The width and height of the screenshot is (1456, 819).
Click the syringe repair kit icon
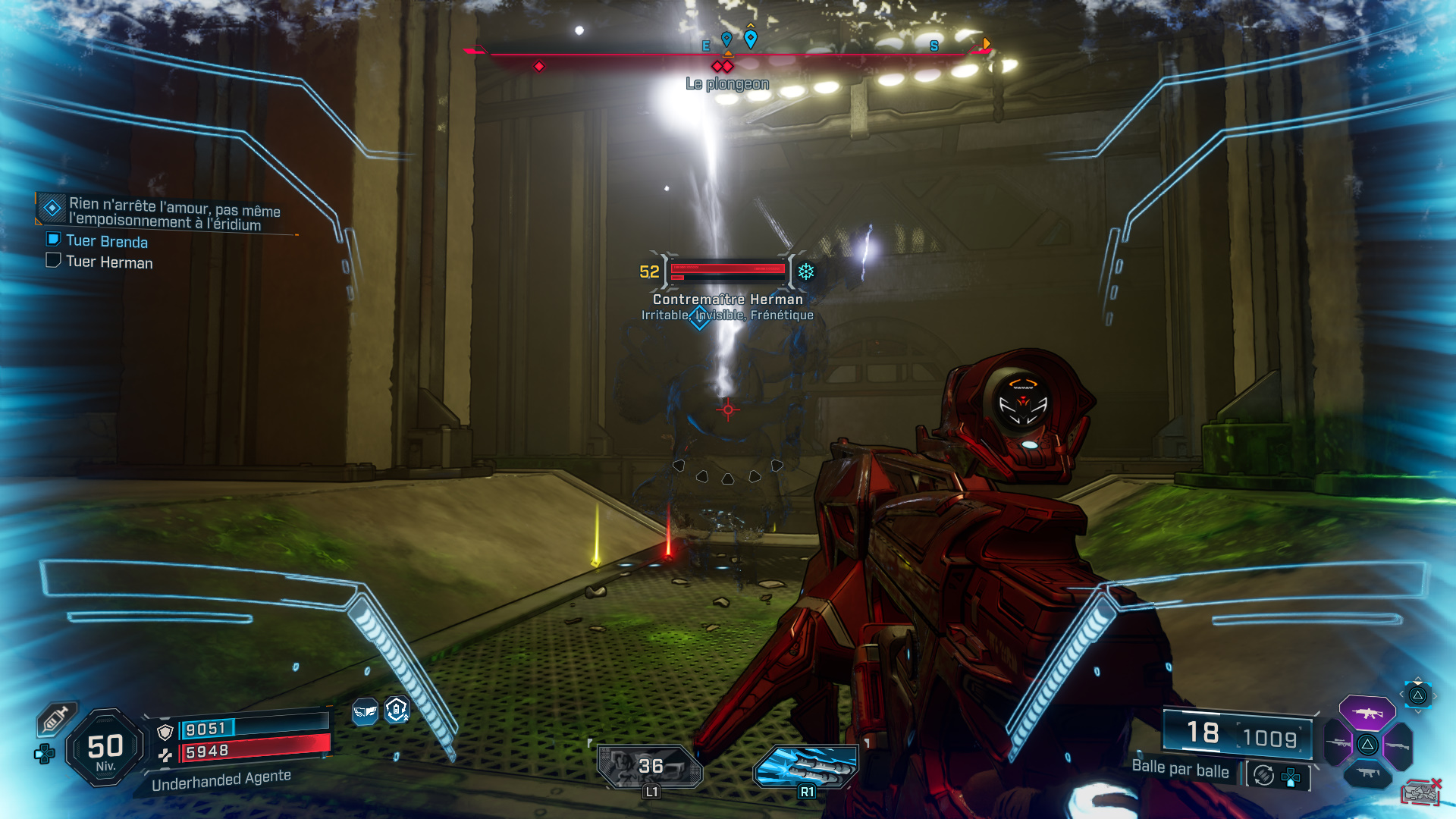point(55,718)
